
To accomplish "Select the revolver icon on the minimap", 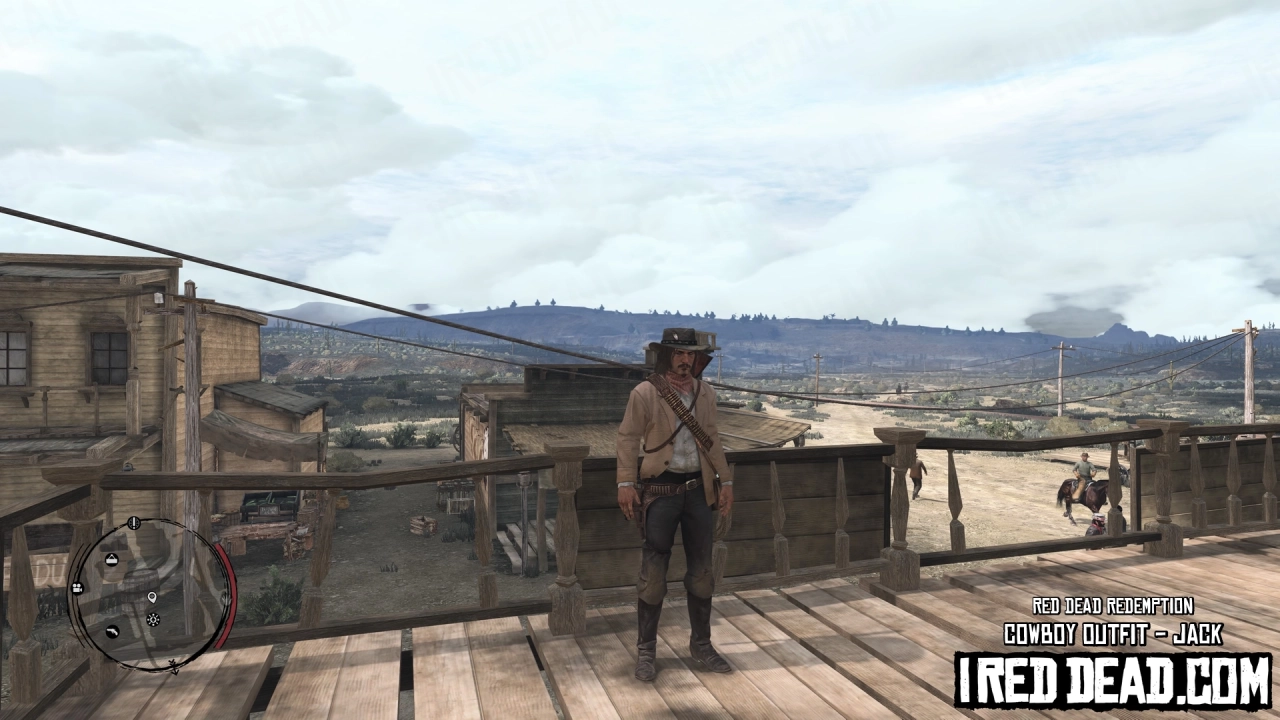I will pyautogui.click(x=114, y=633).
